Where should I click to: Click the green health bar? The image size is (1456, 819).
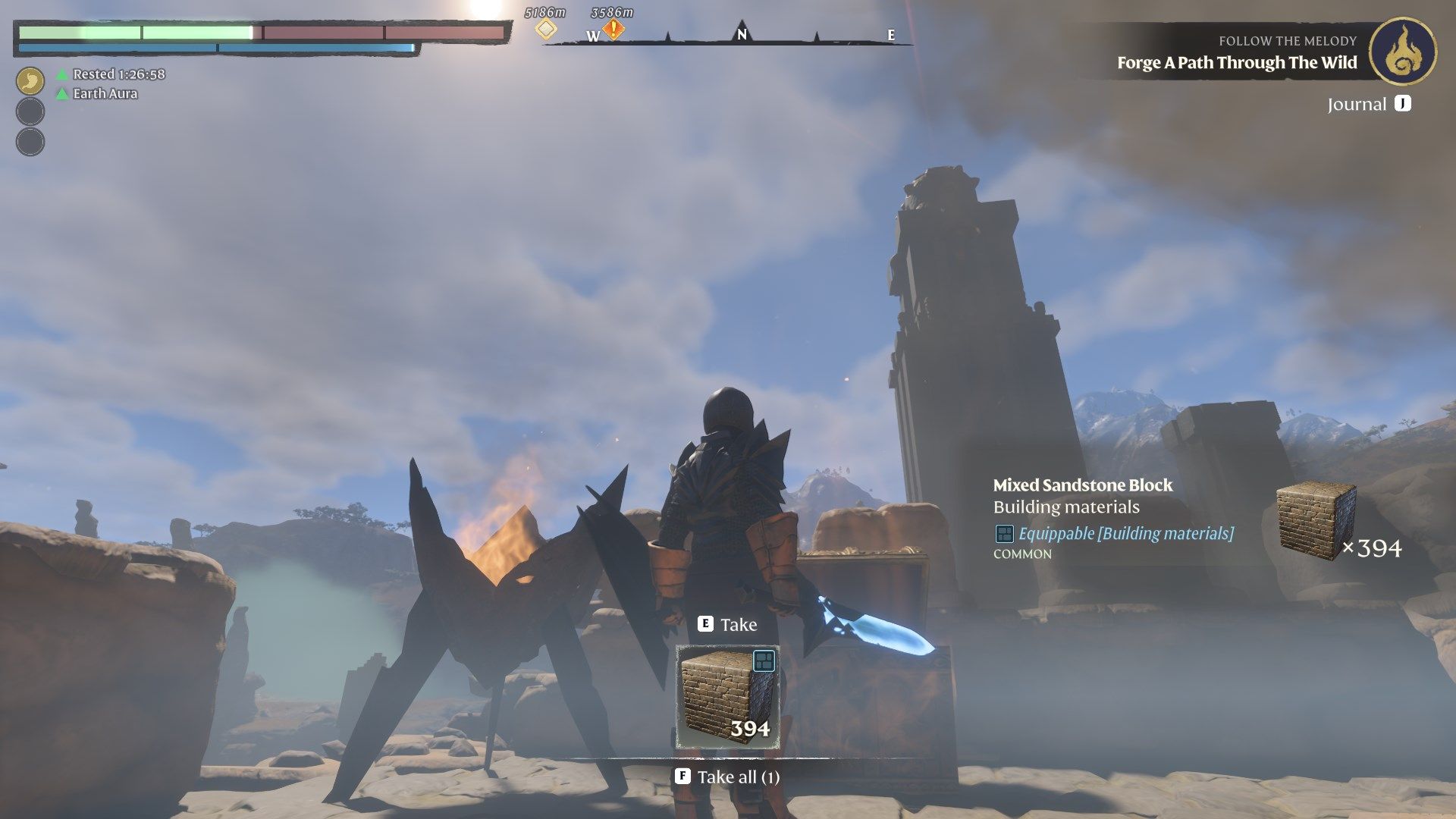(136, 33)
